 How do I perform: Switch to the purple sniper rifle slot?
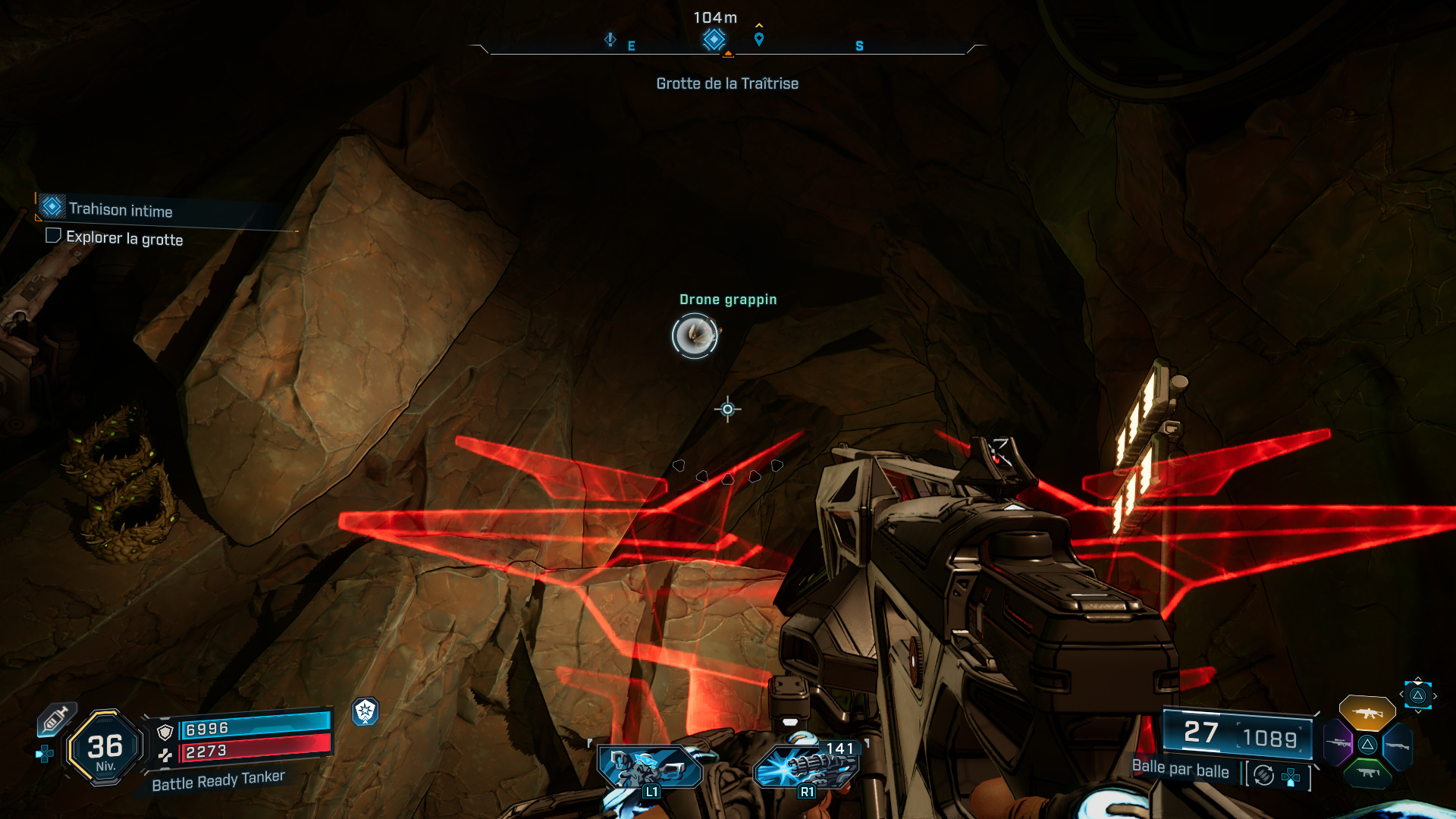point(1338,743)
